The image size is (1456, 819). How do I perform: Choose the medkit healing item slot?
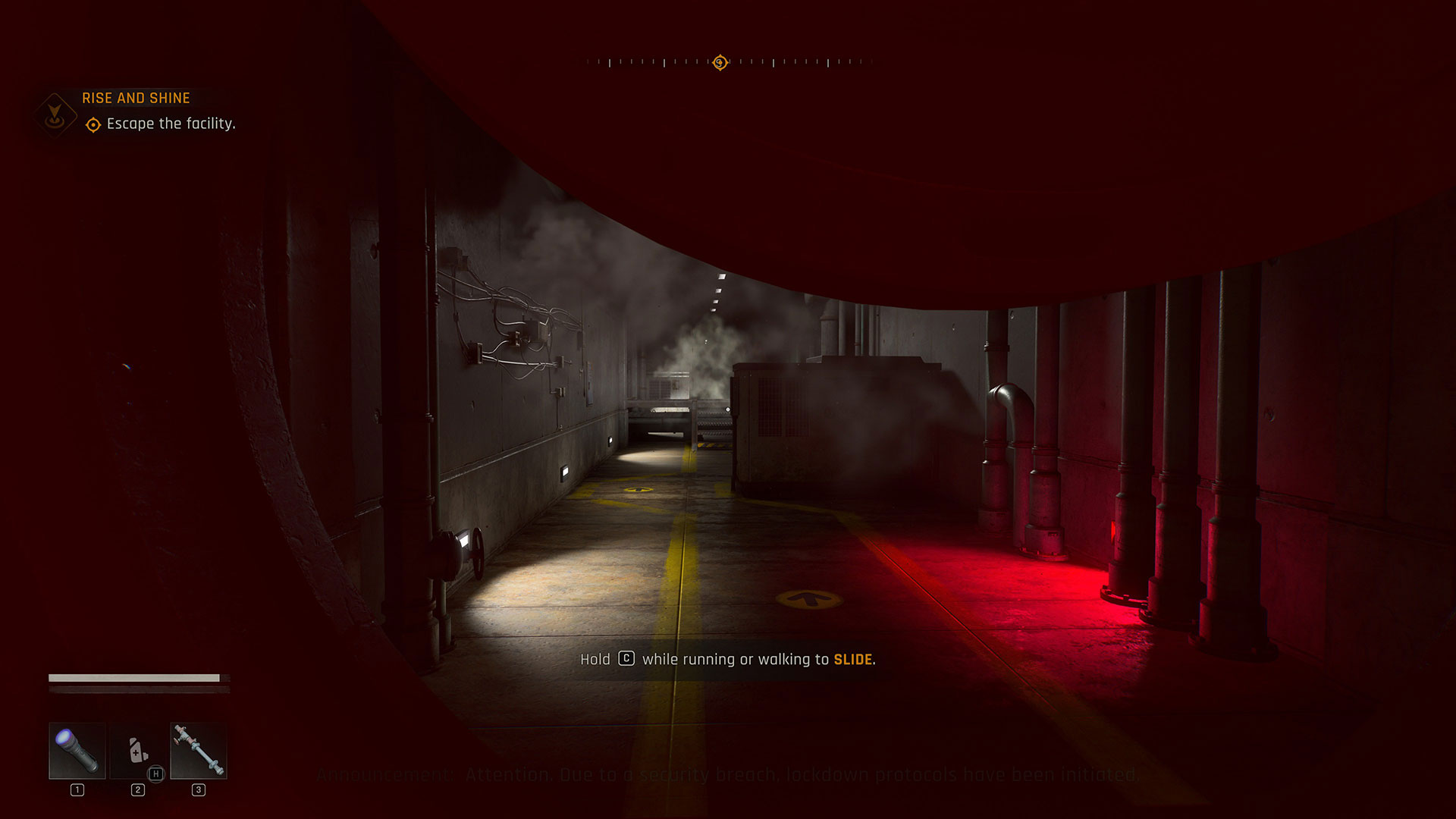(138, 751)
